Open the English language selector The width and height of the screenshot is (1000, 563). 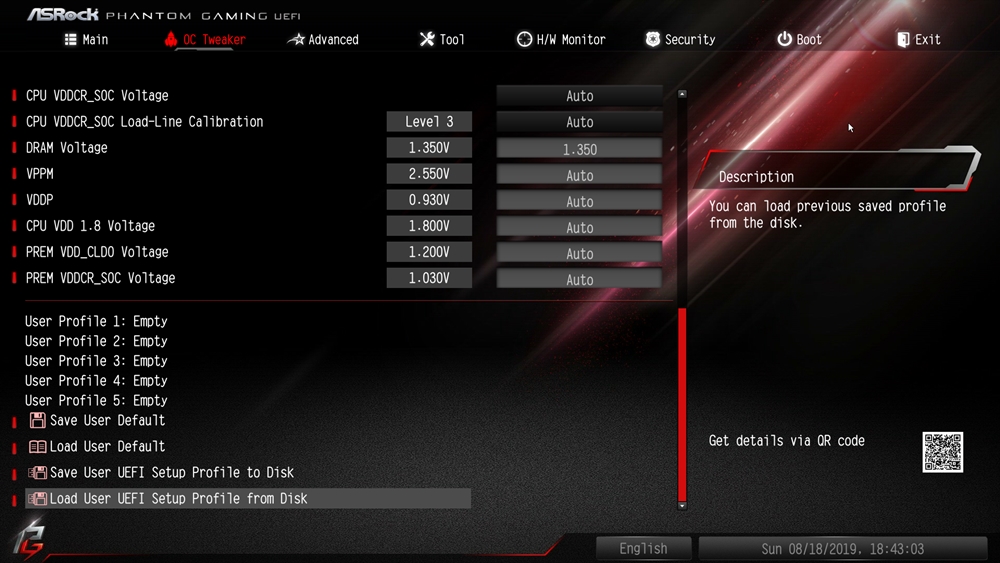coord(643,549)
